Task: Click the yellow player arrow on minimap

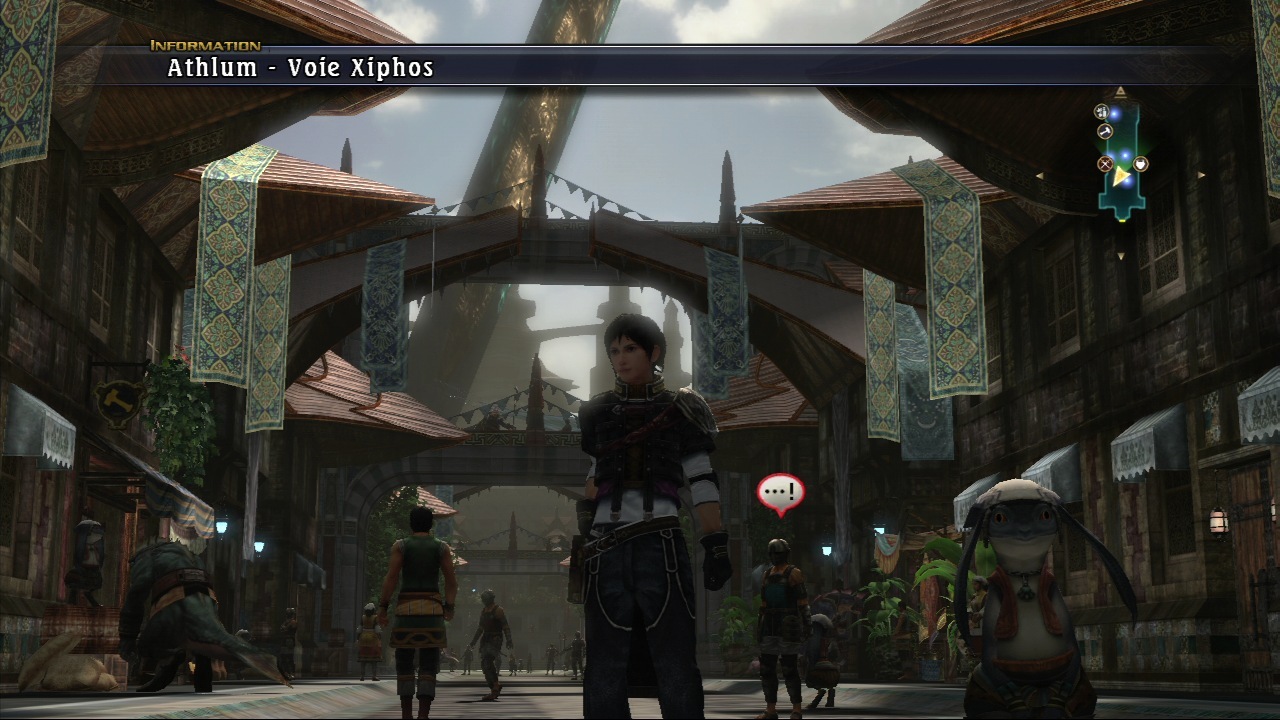Action: tap(1120, 176)
